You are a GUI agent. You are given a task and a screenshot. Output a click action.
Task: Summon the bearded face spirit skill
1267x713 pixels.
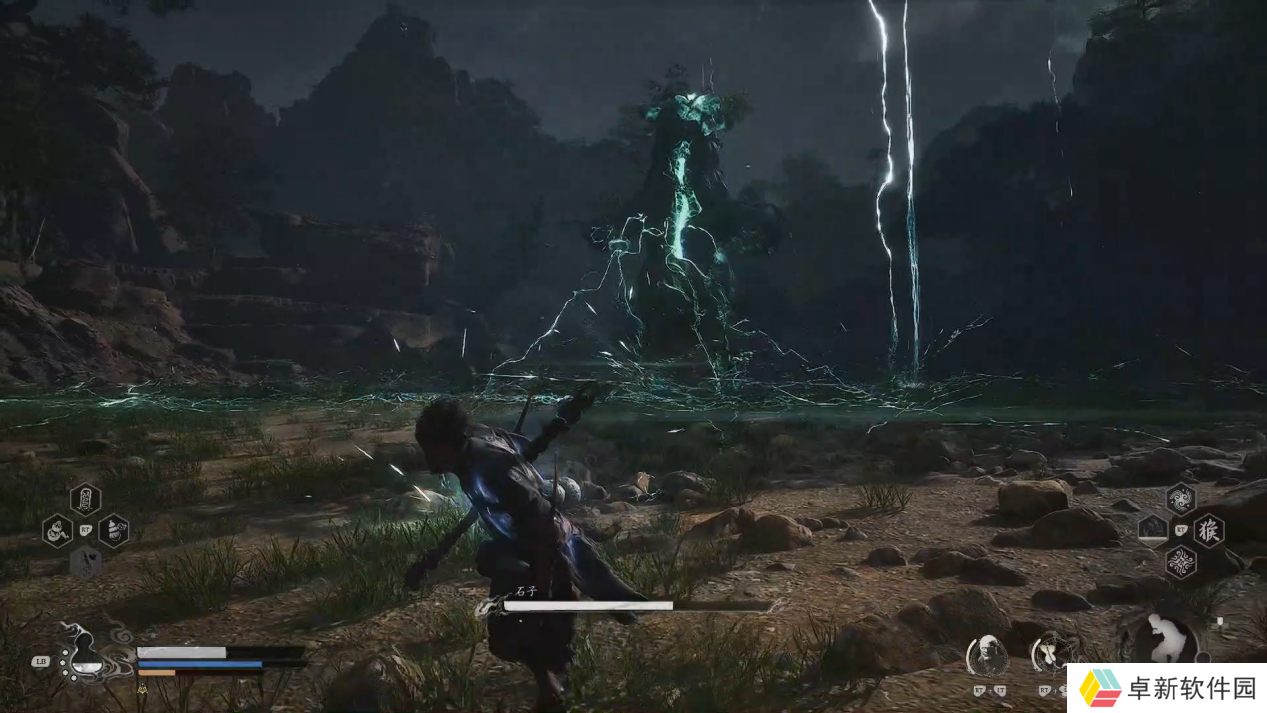click(x=986, y=655)
